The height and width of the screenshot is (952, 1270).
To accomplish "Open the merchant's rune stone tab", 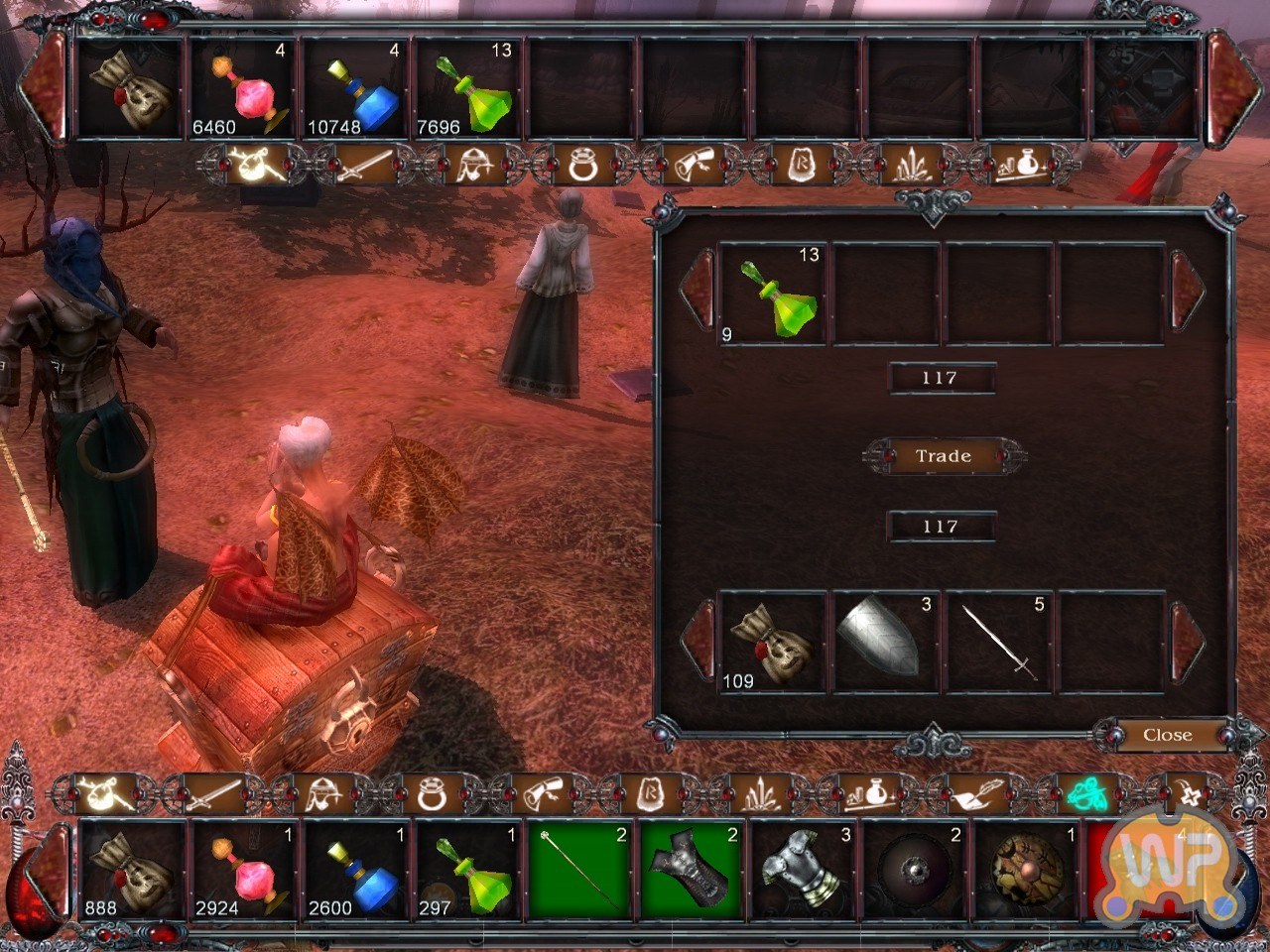I will (x=800, y=167).
